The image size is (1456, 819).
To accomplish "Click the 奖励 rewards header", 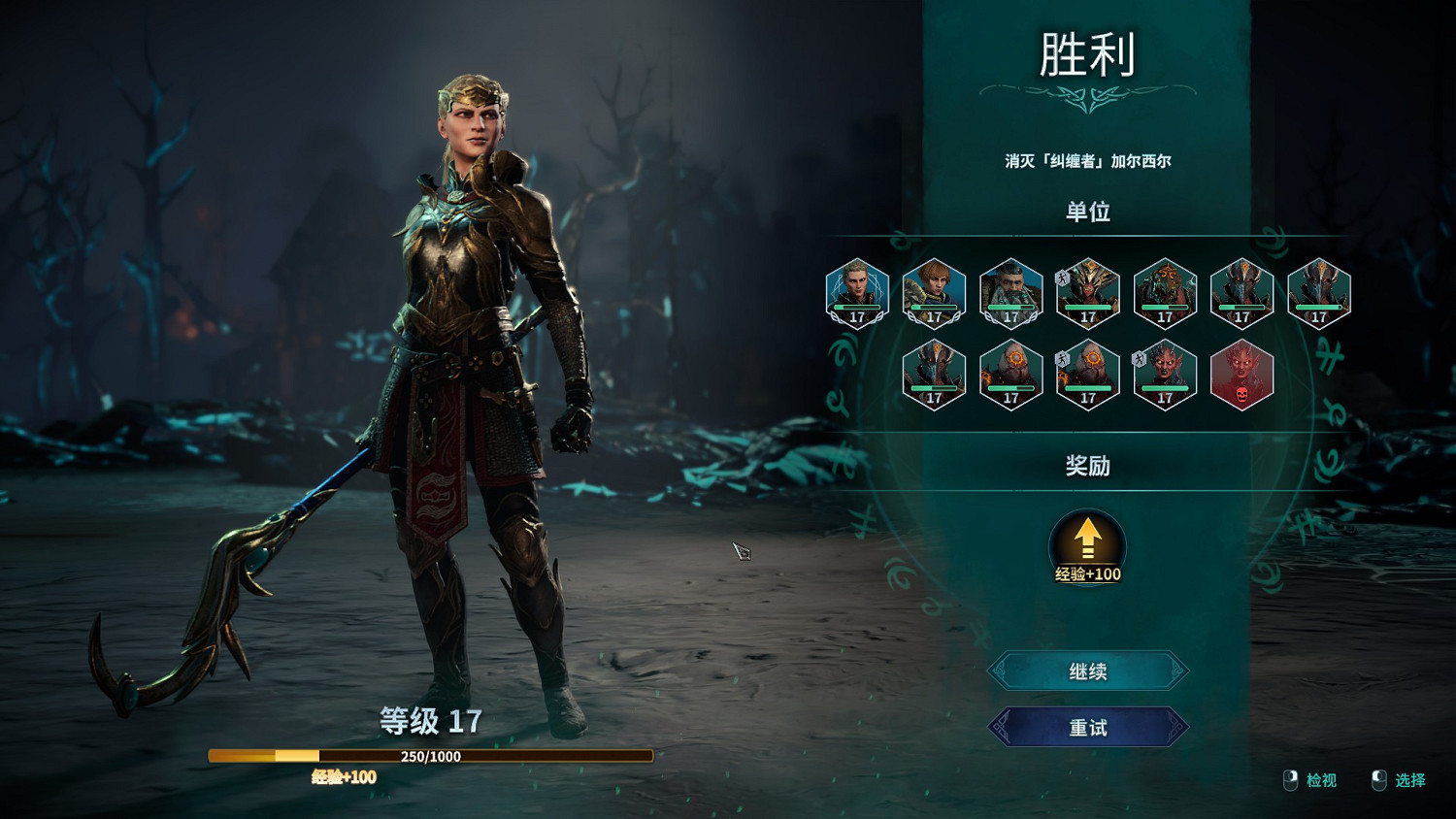I will coord(1087,466).
